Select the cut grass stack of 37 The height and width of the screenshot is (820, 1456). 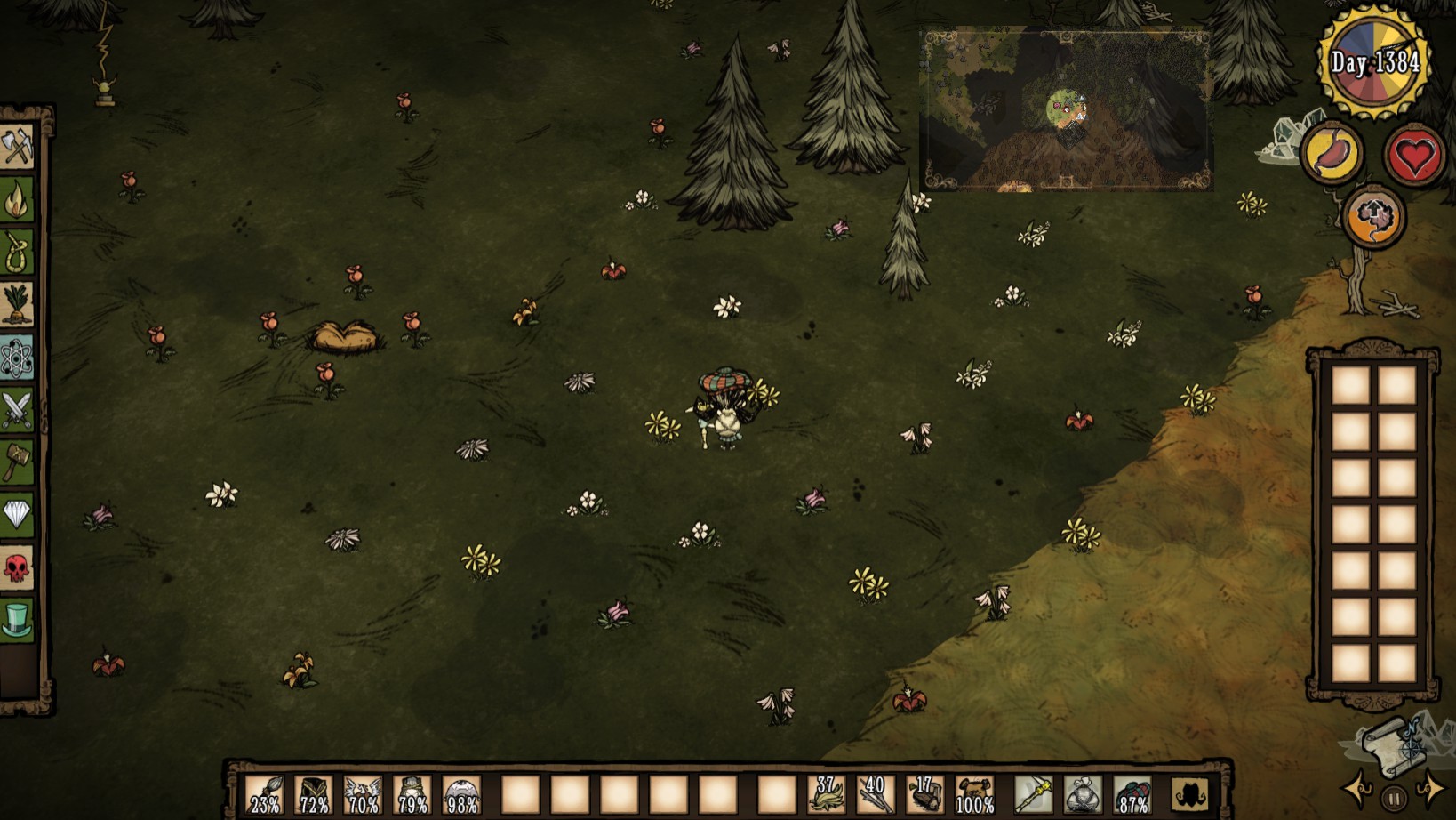point(827,794)
